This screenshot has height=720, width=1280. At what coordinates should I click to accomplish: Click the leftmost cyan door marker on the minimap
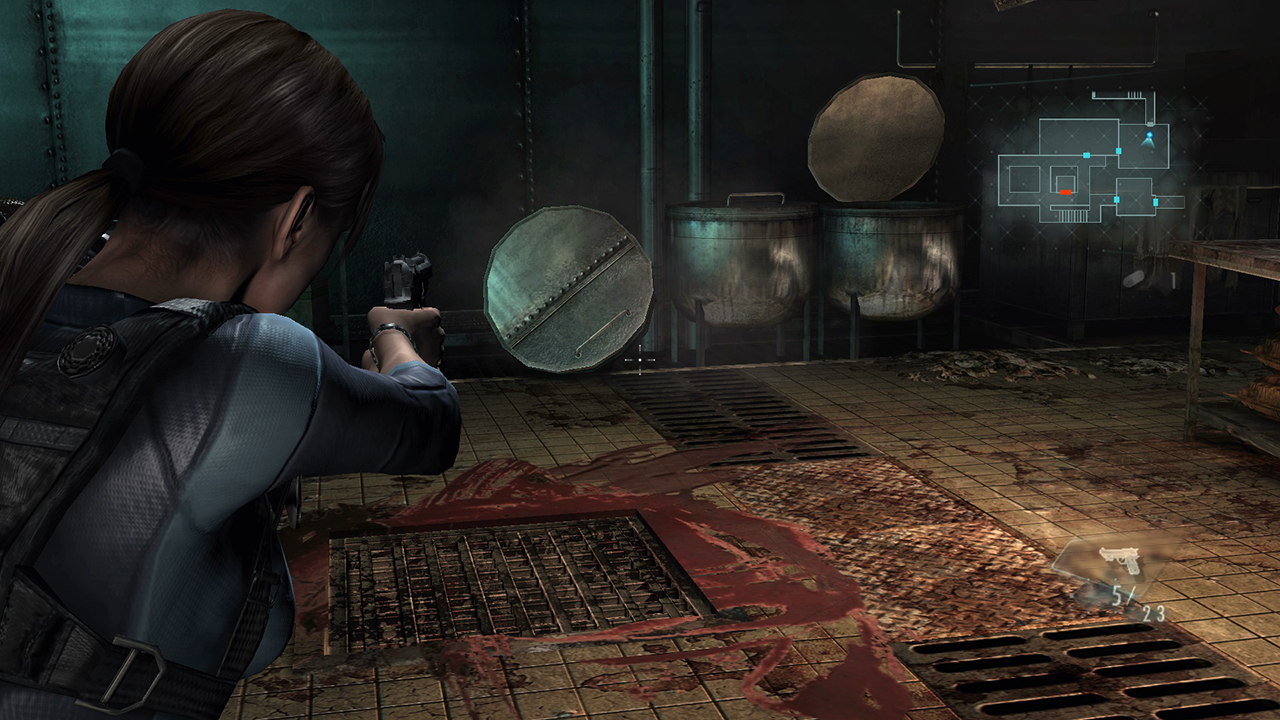1087,156
